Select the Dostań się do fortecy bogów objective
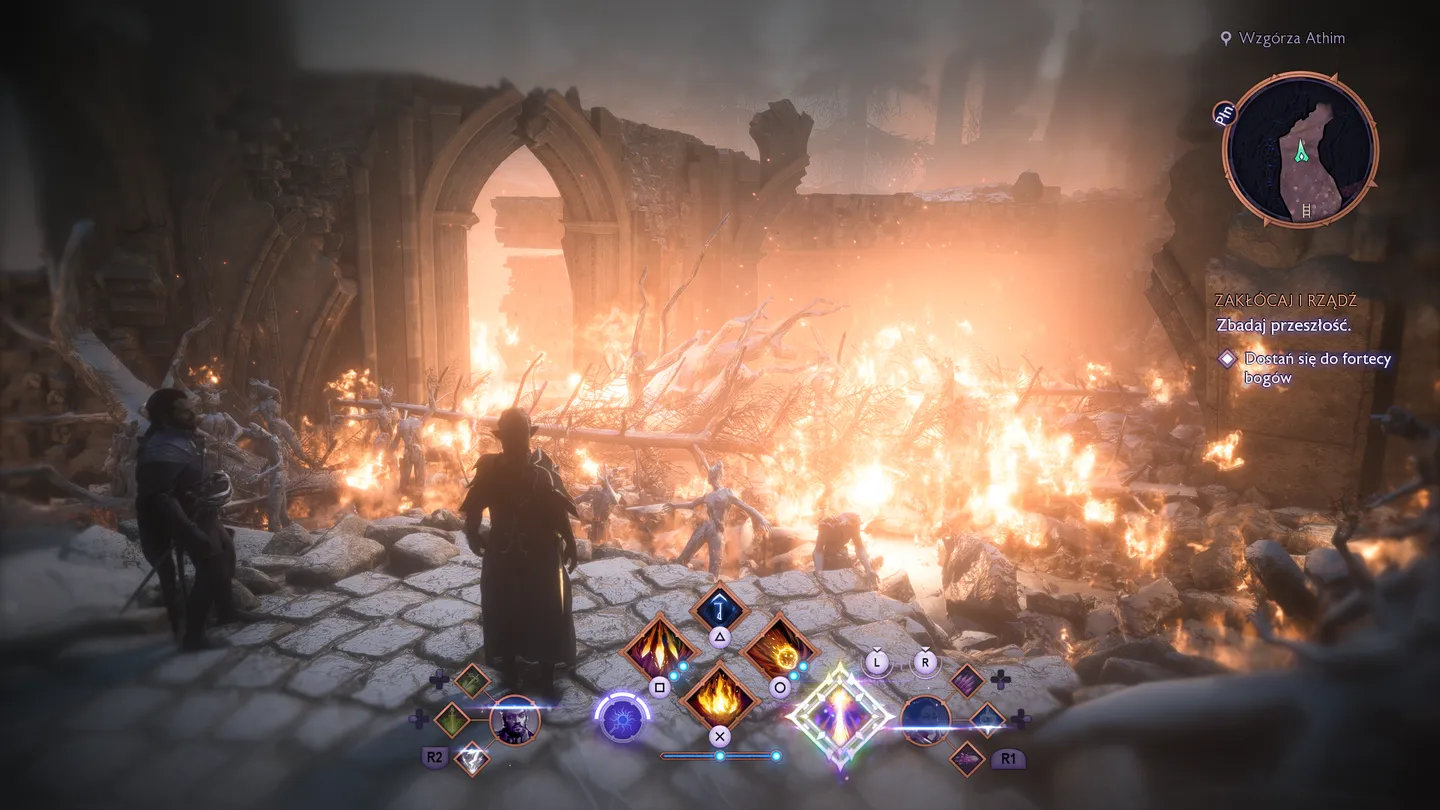Image resolution: width=1440 pixels, height=810 pixels. coord(1317,368)
